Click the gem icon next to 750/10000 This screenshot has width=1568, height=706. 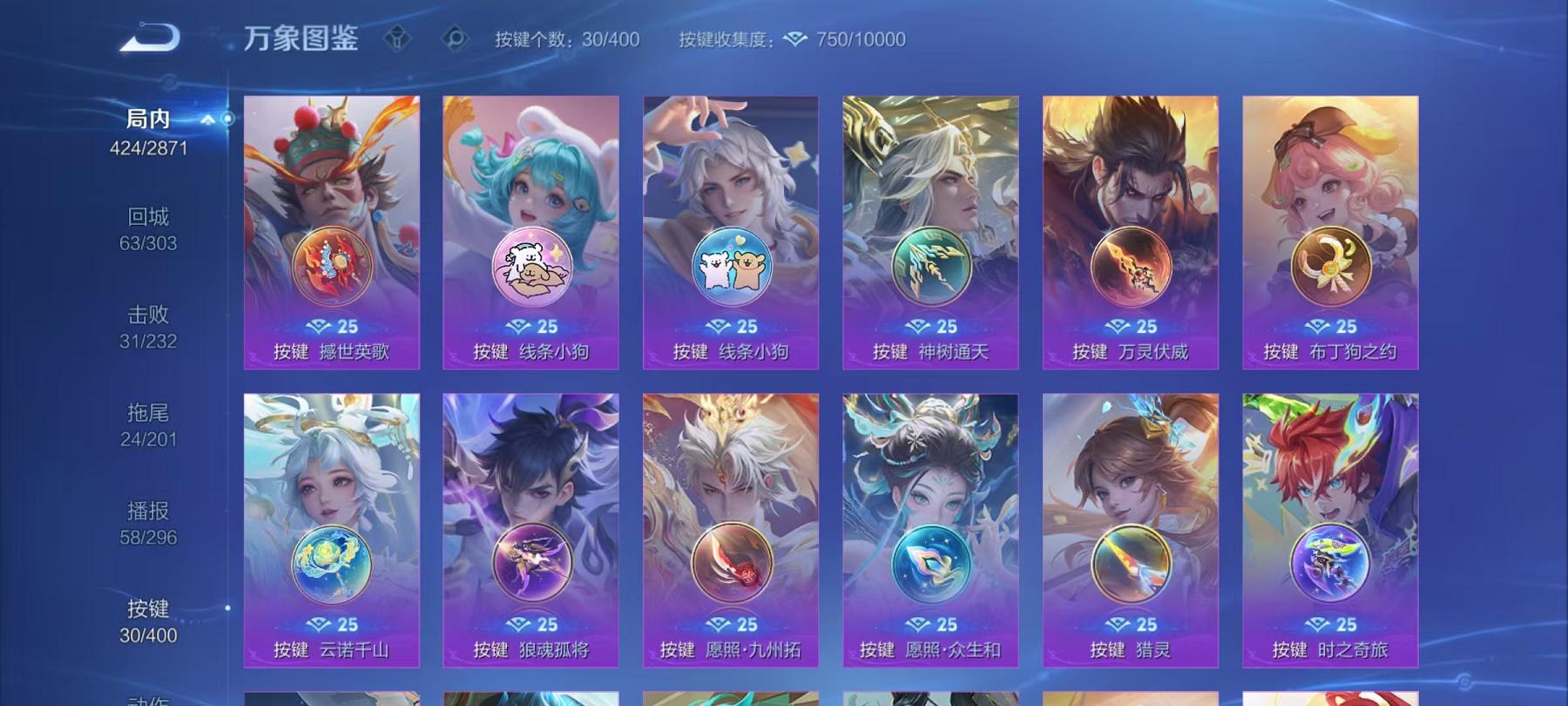(794, 39)
